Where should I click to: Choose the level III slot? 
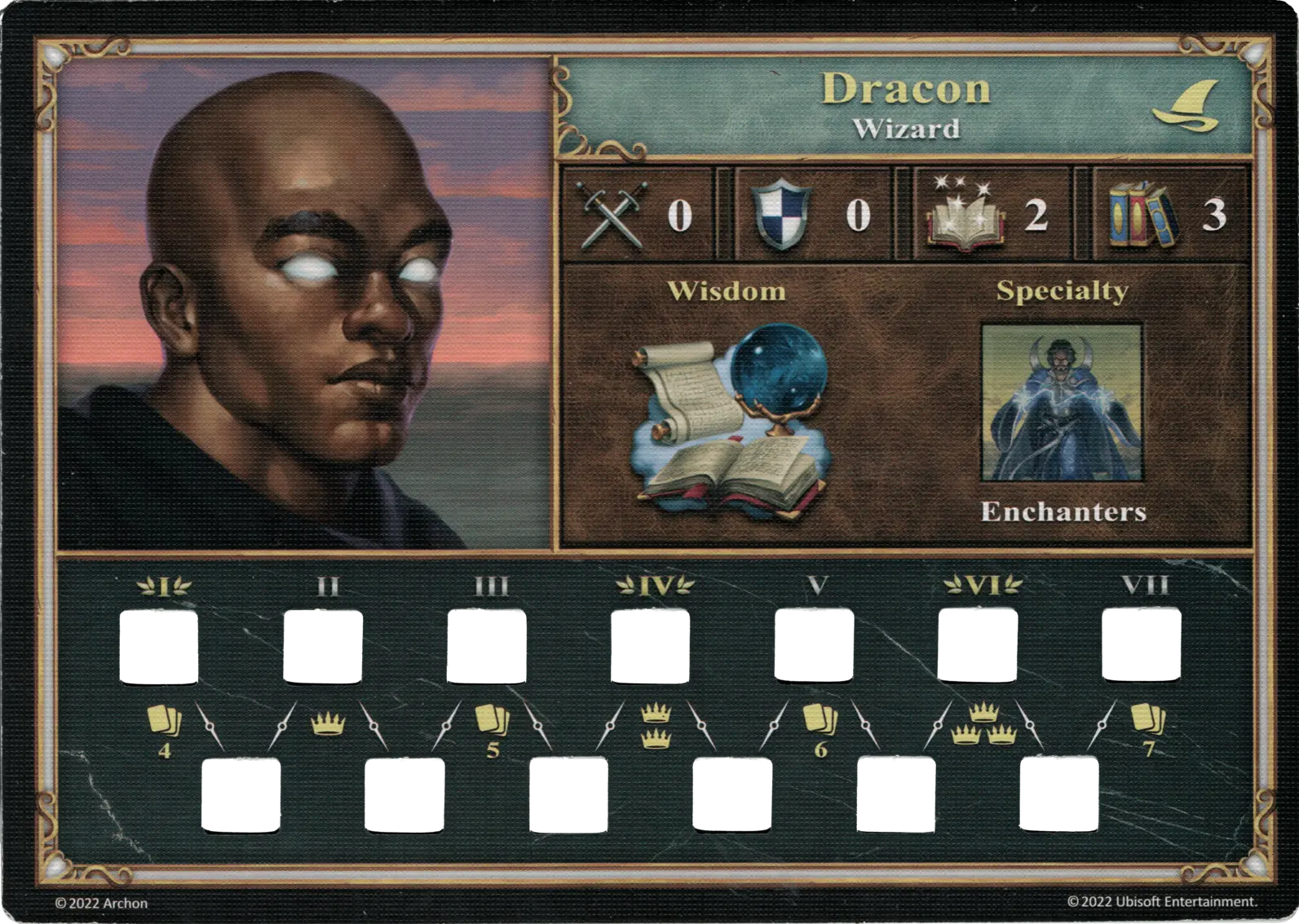486,648
